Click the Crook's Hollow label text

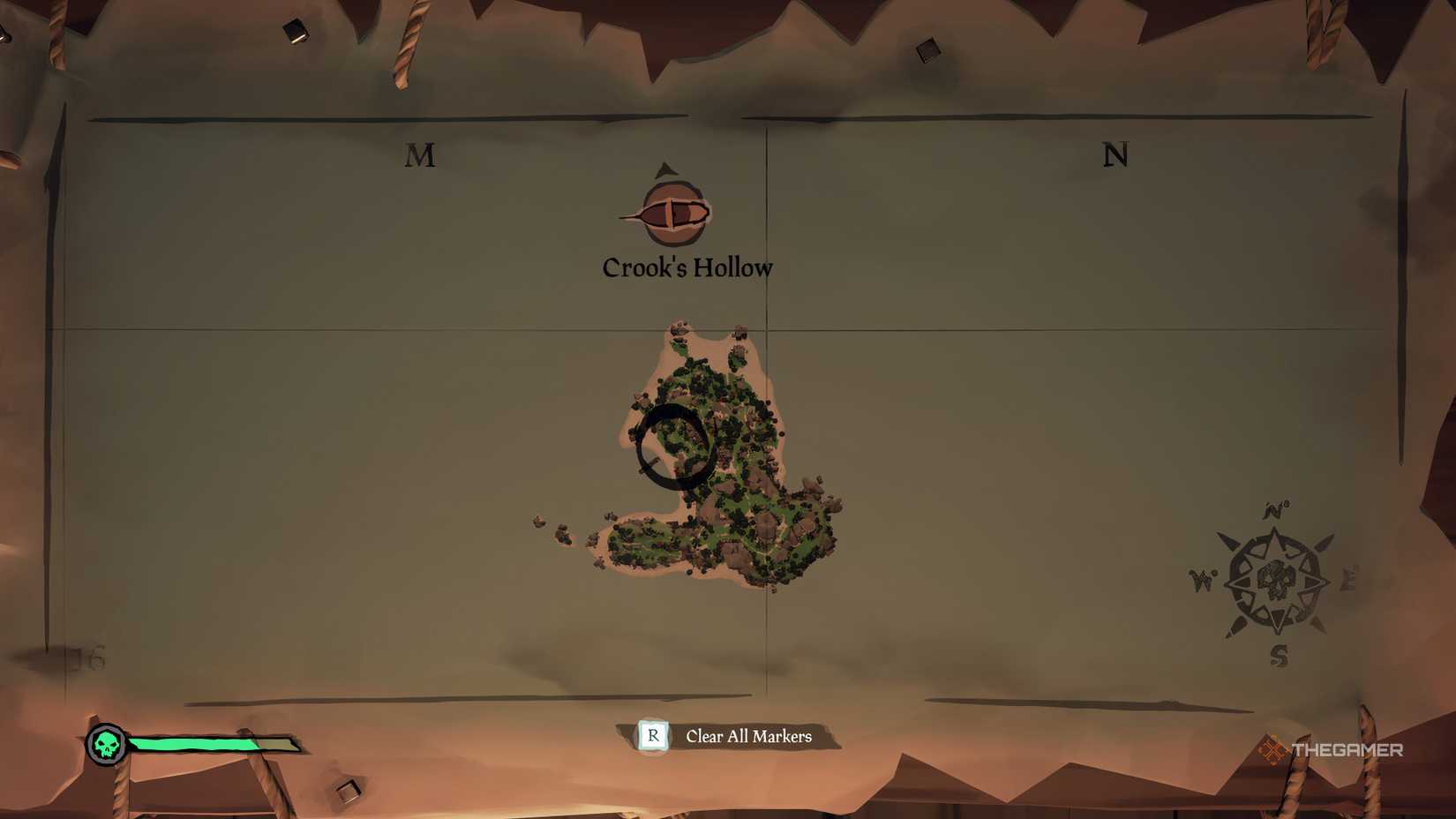[687, 267]
